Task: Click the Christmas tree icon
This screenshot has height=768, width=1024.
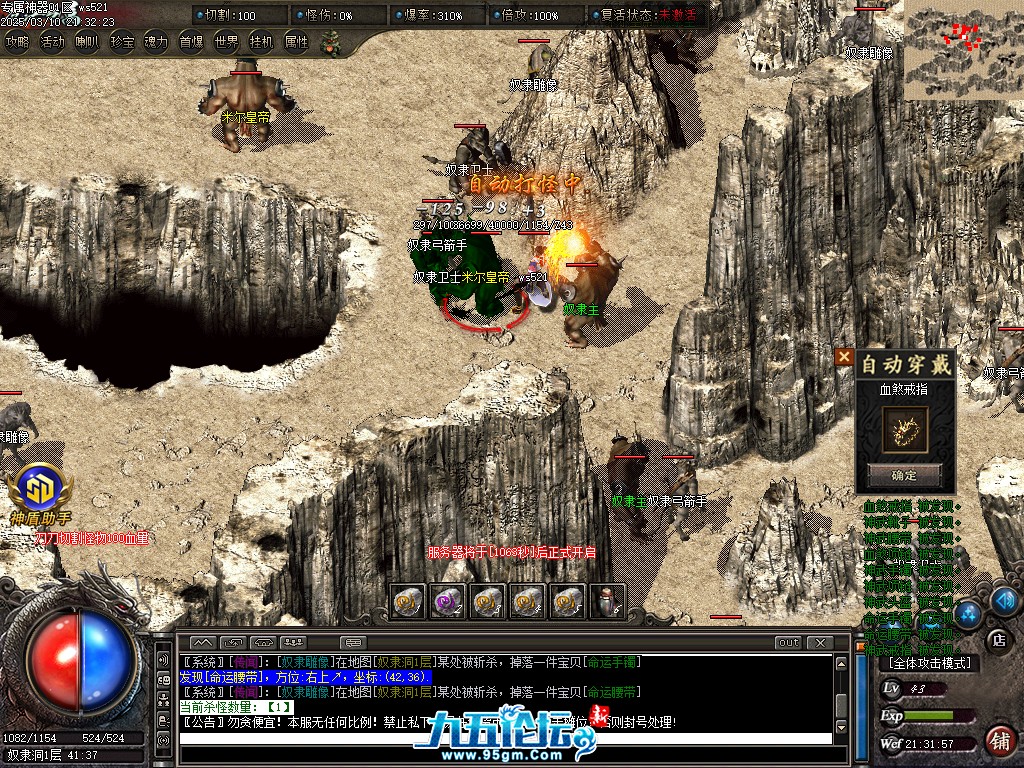Action: [330, 43]
